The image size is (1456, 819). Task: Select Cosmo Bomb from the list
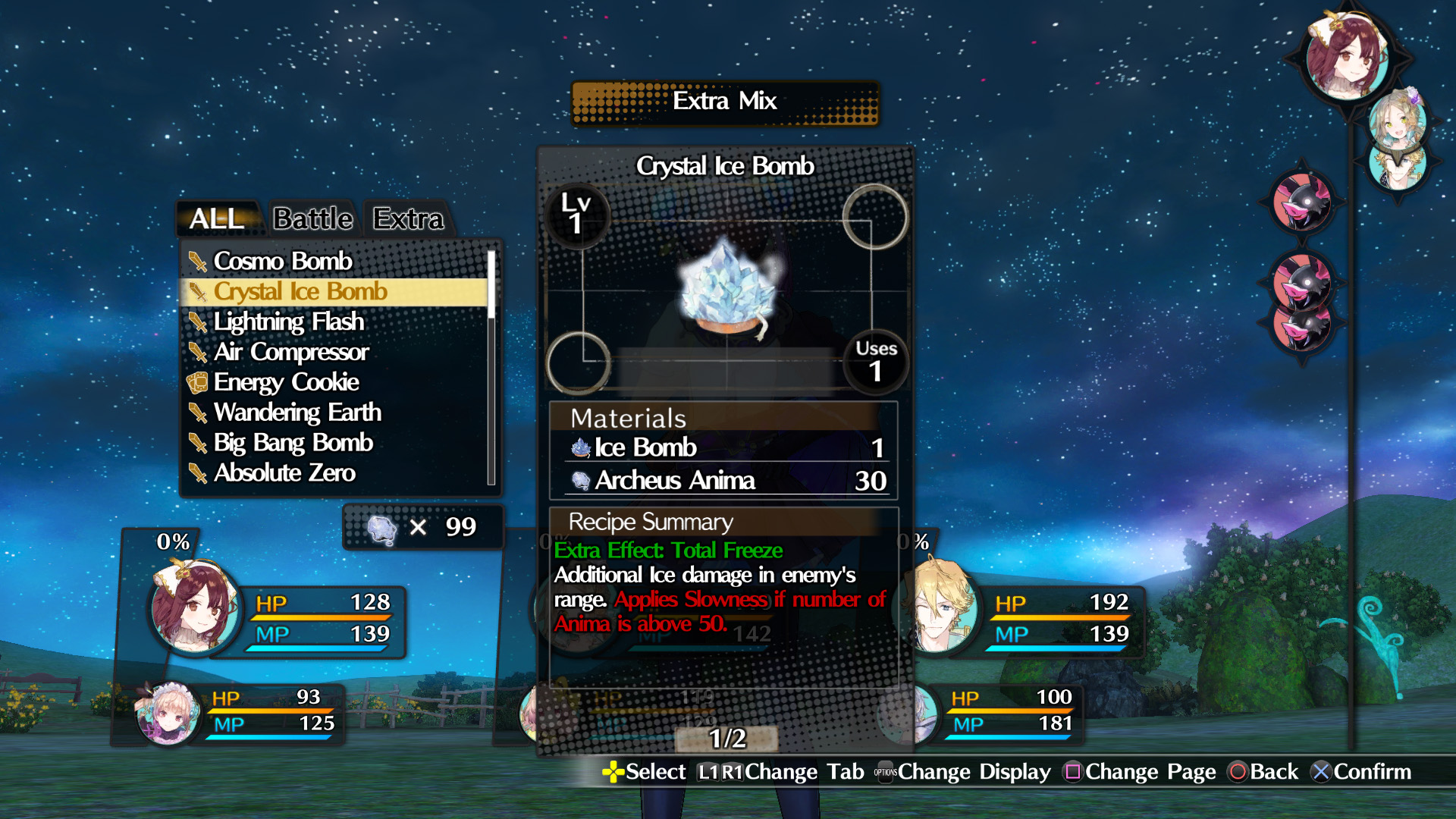coord(283,261)
